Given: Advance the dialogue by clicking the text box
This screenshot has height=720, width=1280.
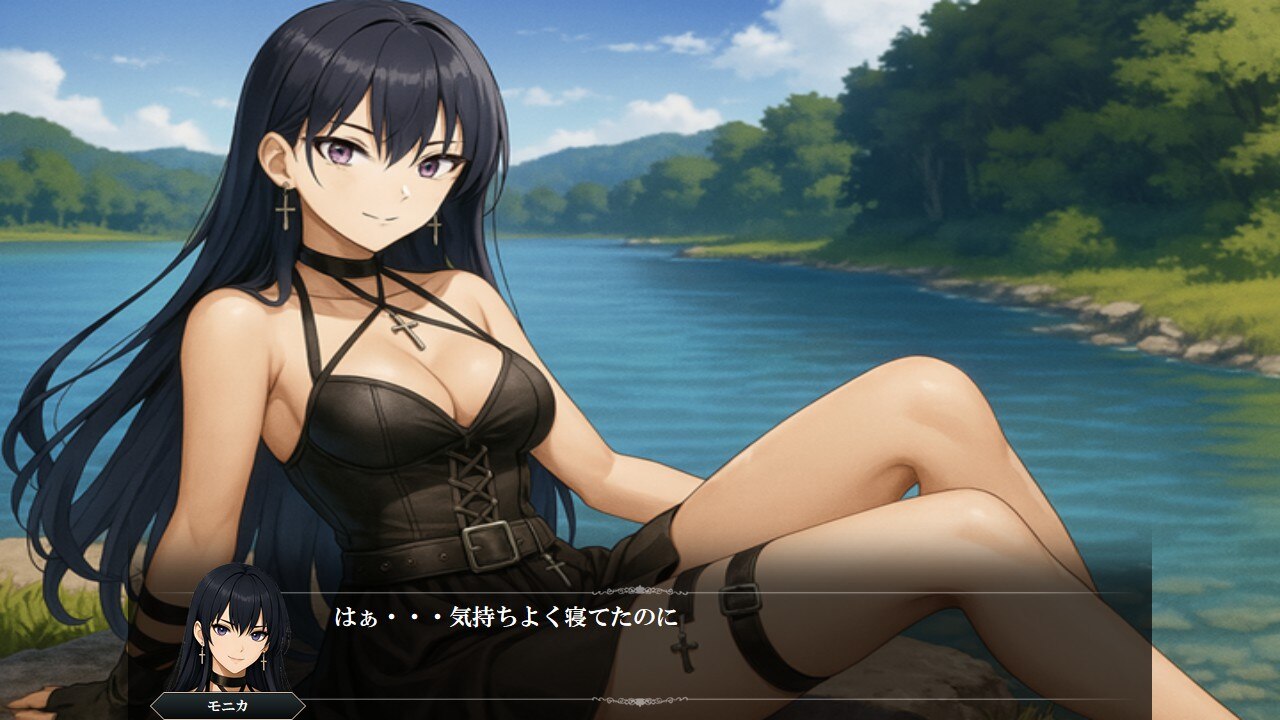Looking at the screenshot, I should [700, 645].
